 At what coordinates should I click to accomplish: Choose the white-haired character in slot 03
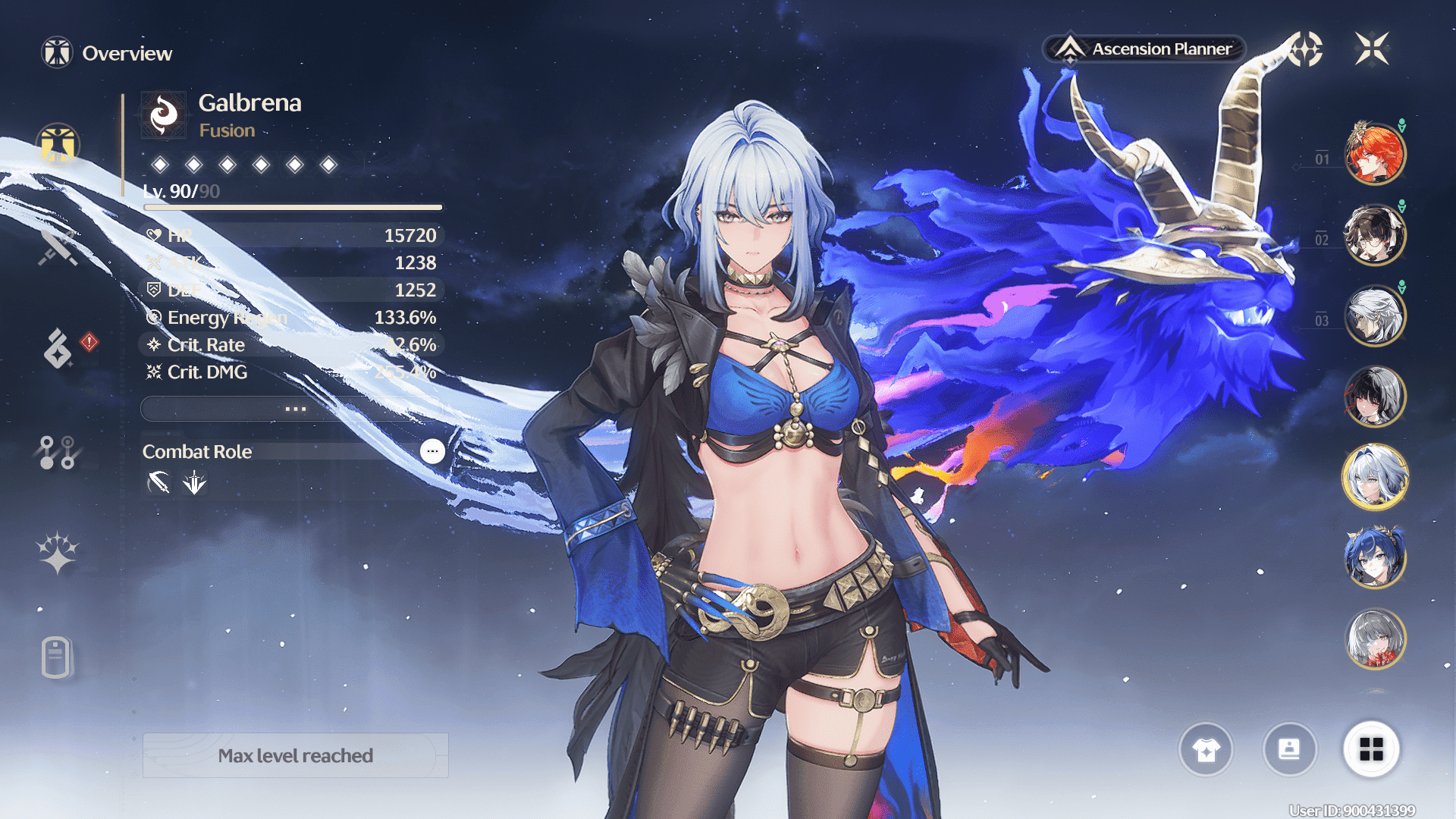1374,315
